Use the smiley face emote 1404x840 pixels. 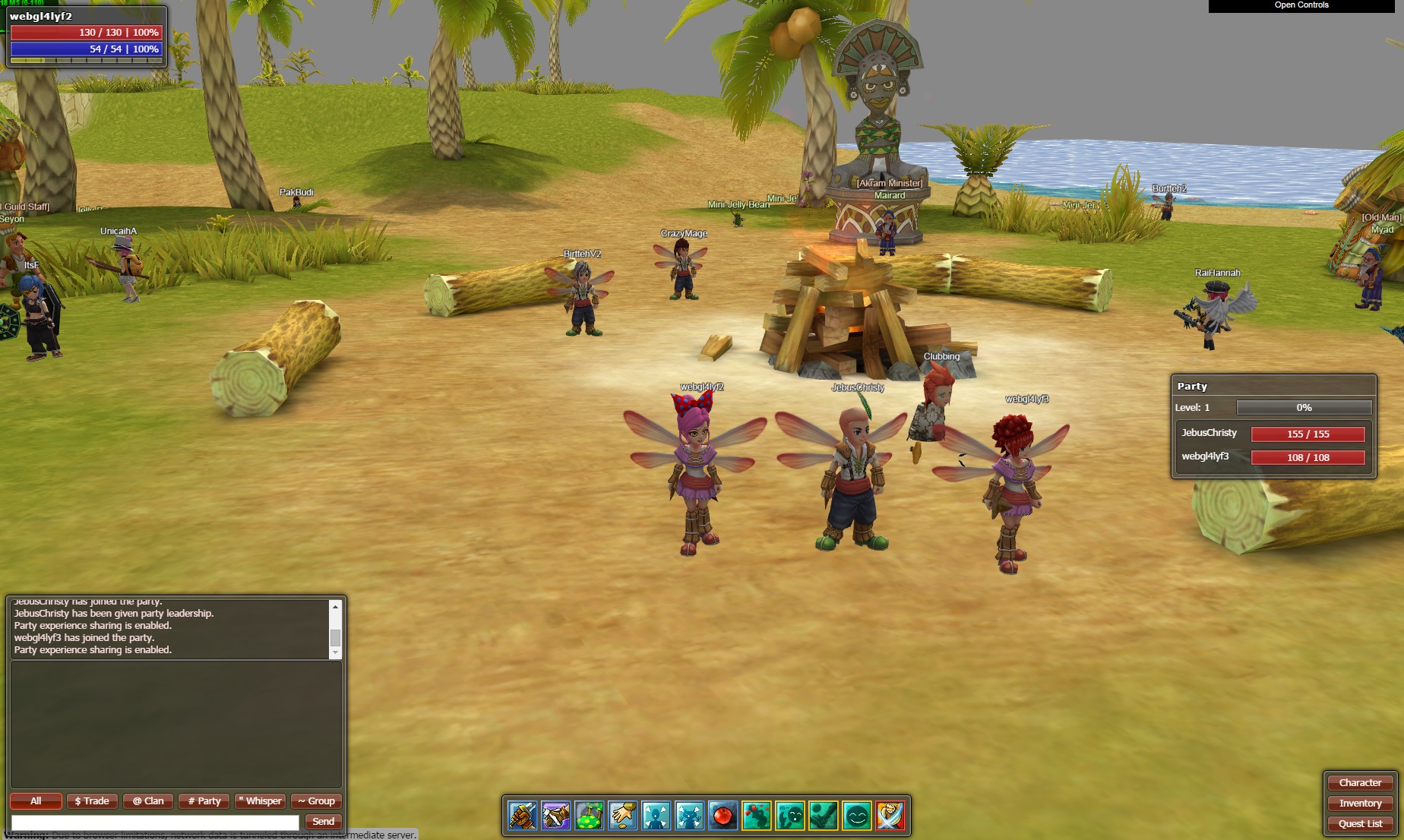[x=857, y=816]
